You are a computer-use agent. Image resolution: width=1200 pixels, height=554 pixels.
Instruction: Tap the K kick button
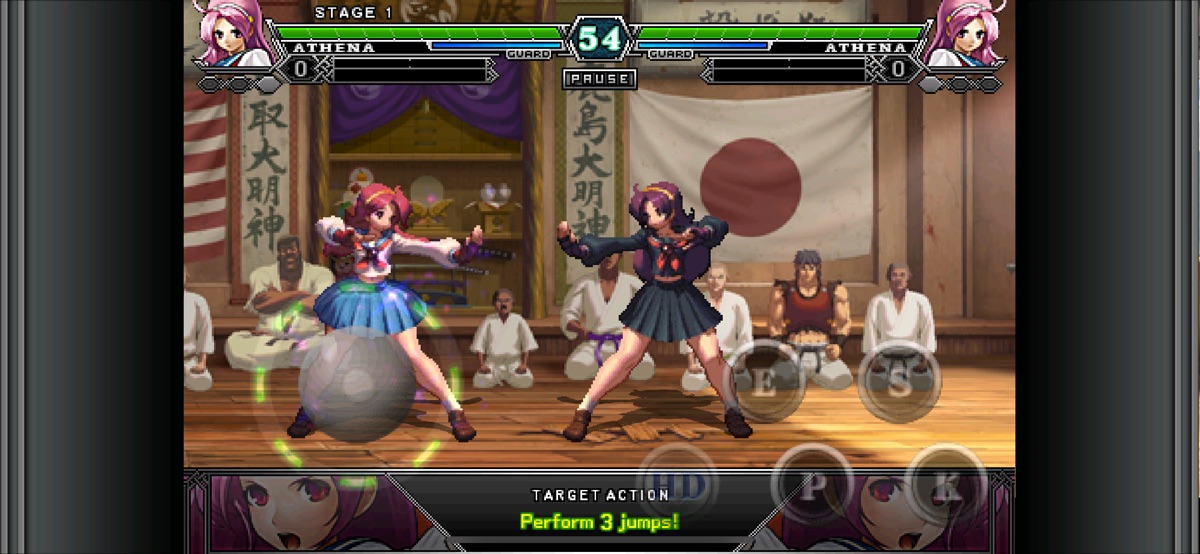pyautogui.click(x=946, y=488)
